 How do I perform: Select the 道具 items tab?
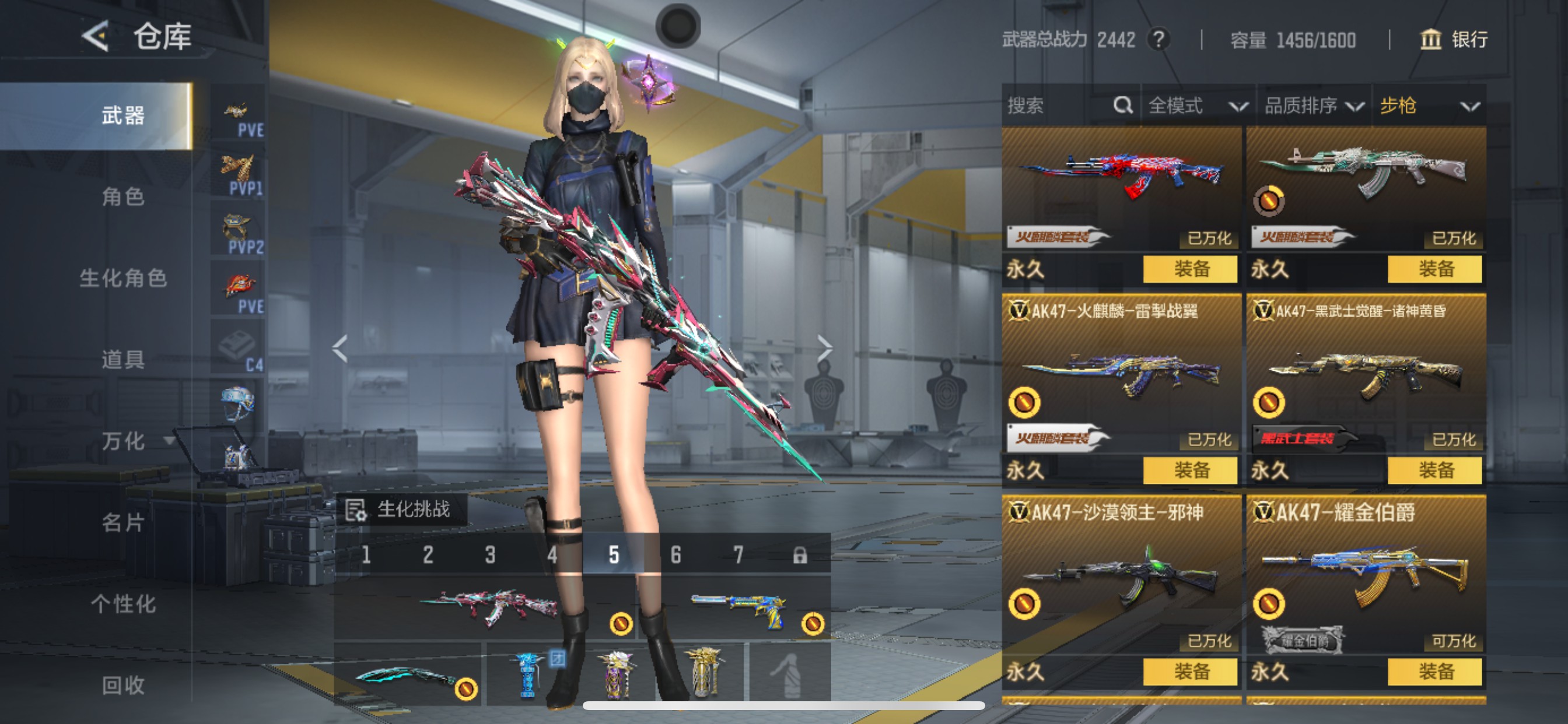click(123, 360)
